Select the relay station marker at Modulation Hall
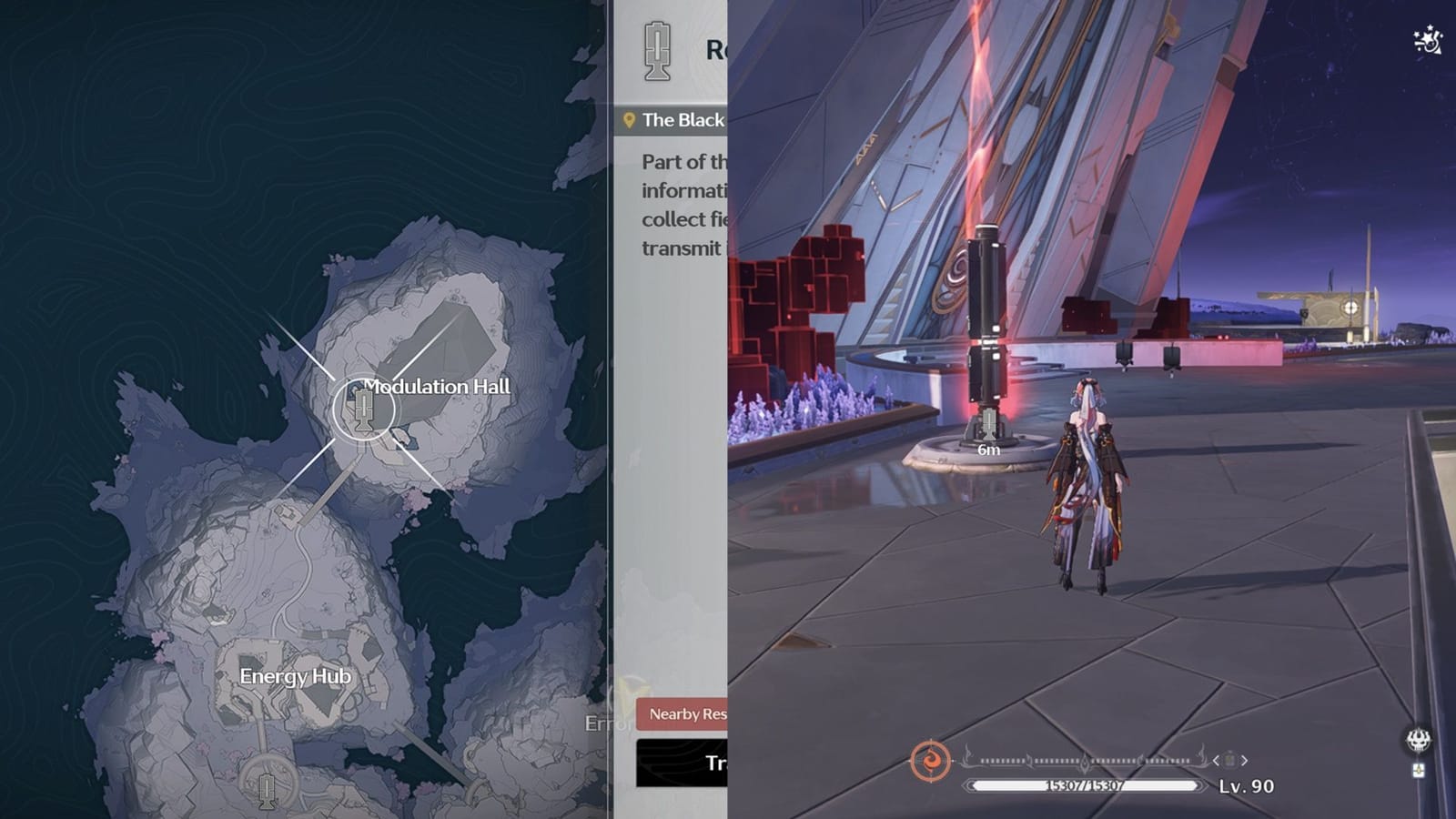The image size is (1456, 819). click(x=366, y=412)
